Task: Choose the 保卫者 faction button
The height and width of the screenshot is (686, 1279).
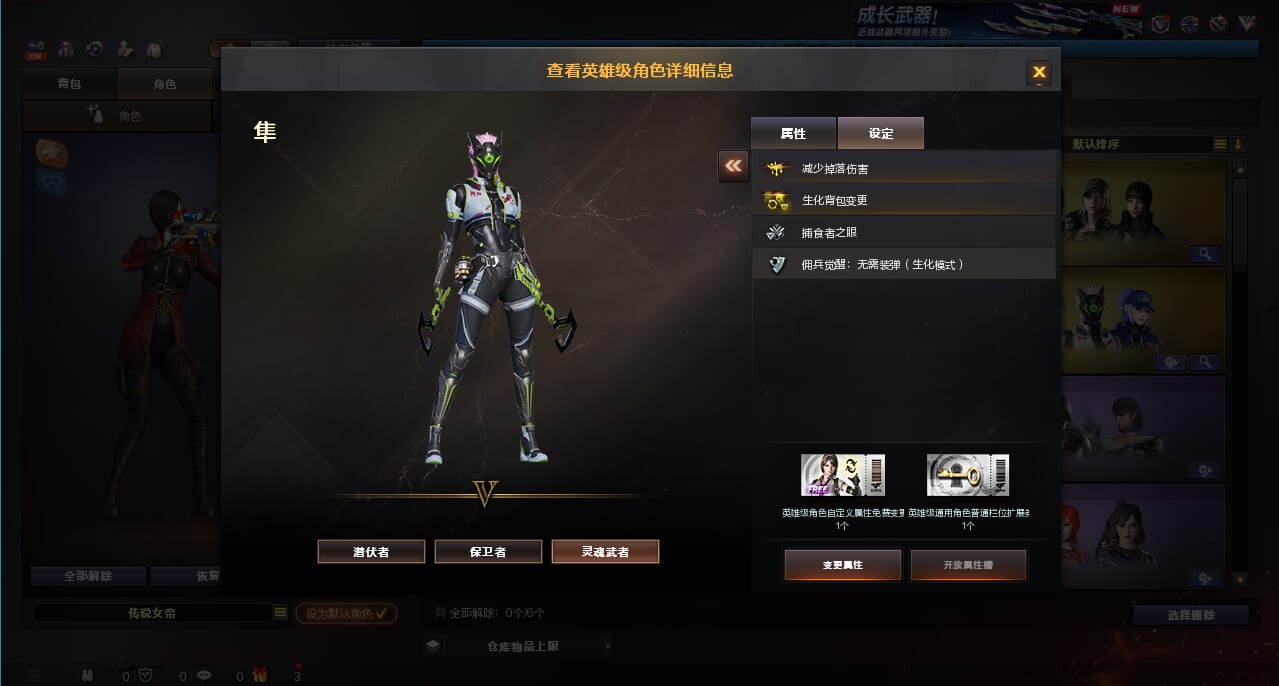Action: (x=488, y=551)
